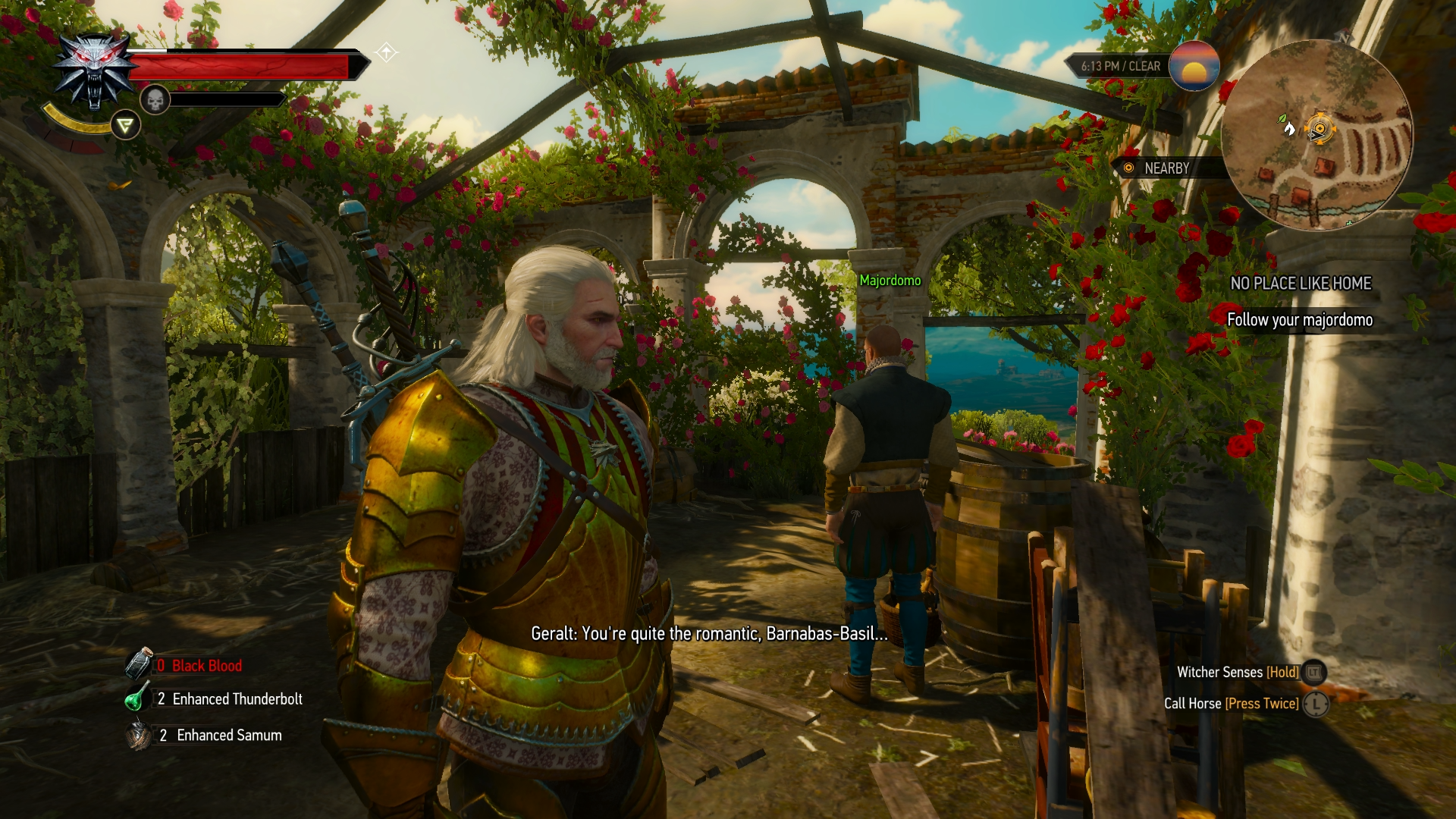Click the Witcher Senses LT button icon
This screenshot has height=819, width=1456.
1313,672
